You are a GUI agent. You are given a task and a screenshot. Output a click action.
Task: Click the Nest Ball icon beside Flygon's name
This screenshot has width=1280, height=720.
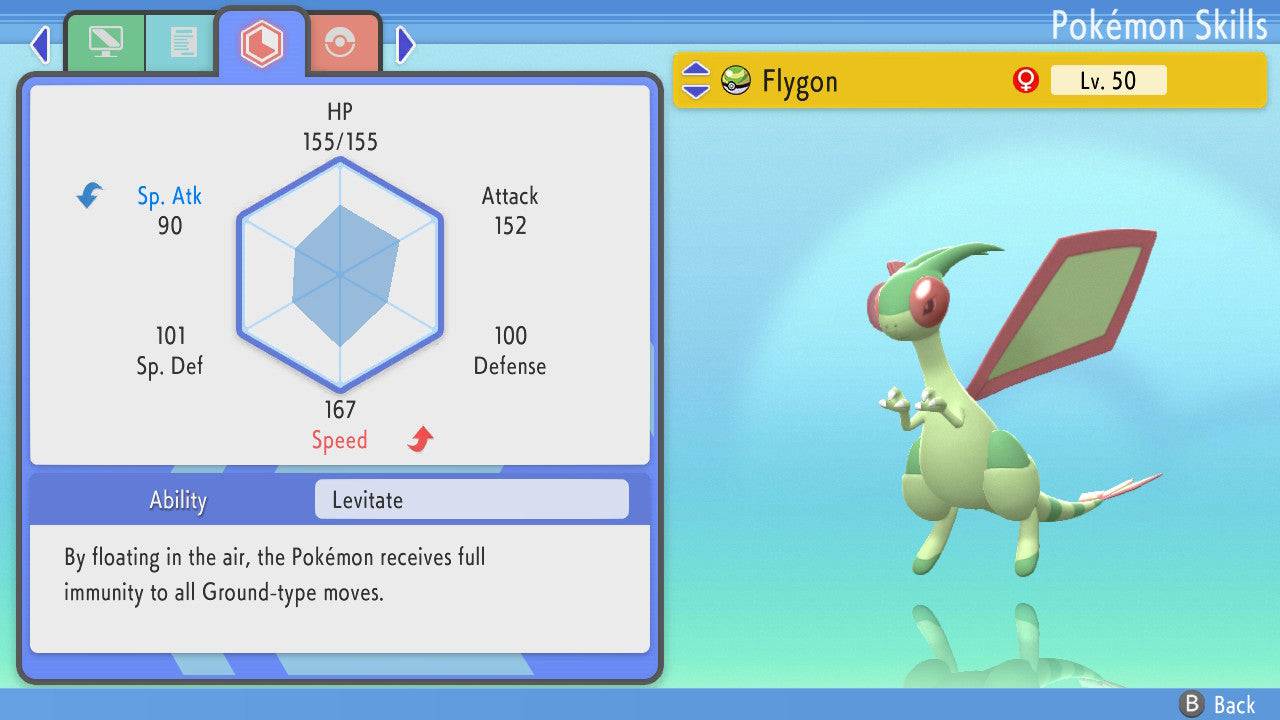[x=735, y=80]
